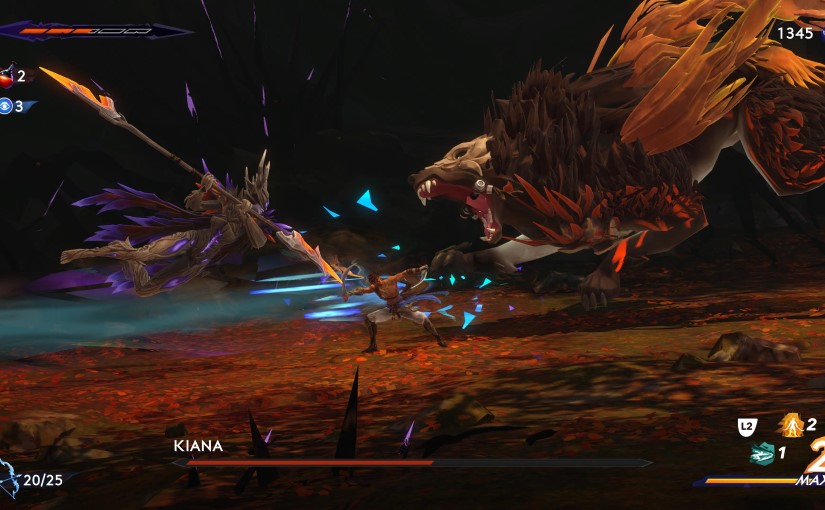This screenshot has width=825, height=510.
Task: Click the blue eye memory shard icon
Action: coord(6,105)
